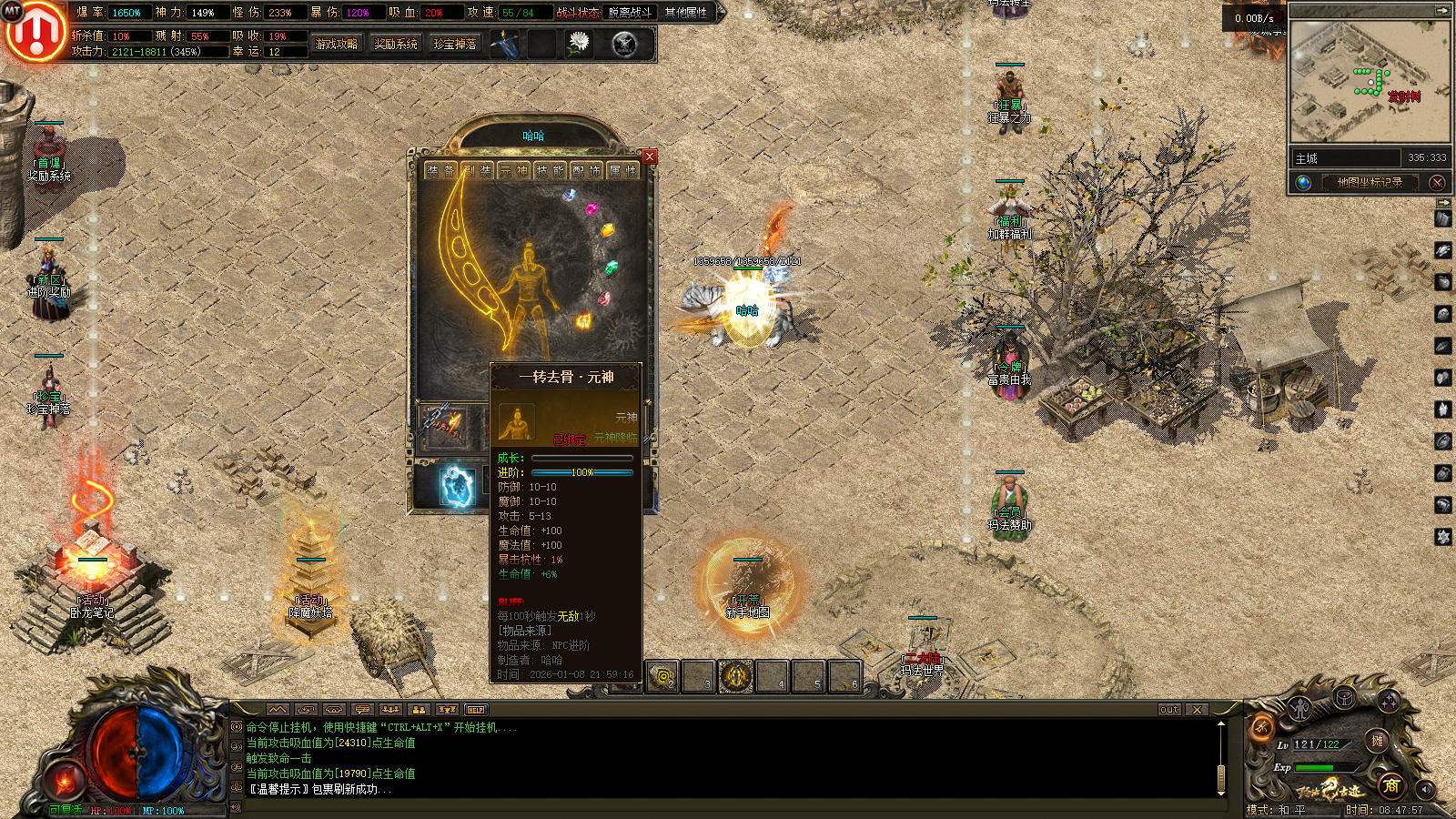The width and height of the screenshot is (1456, 819).
Task: Open the 技能 skills tab
Action: point(550,171)
